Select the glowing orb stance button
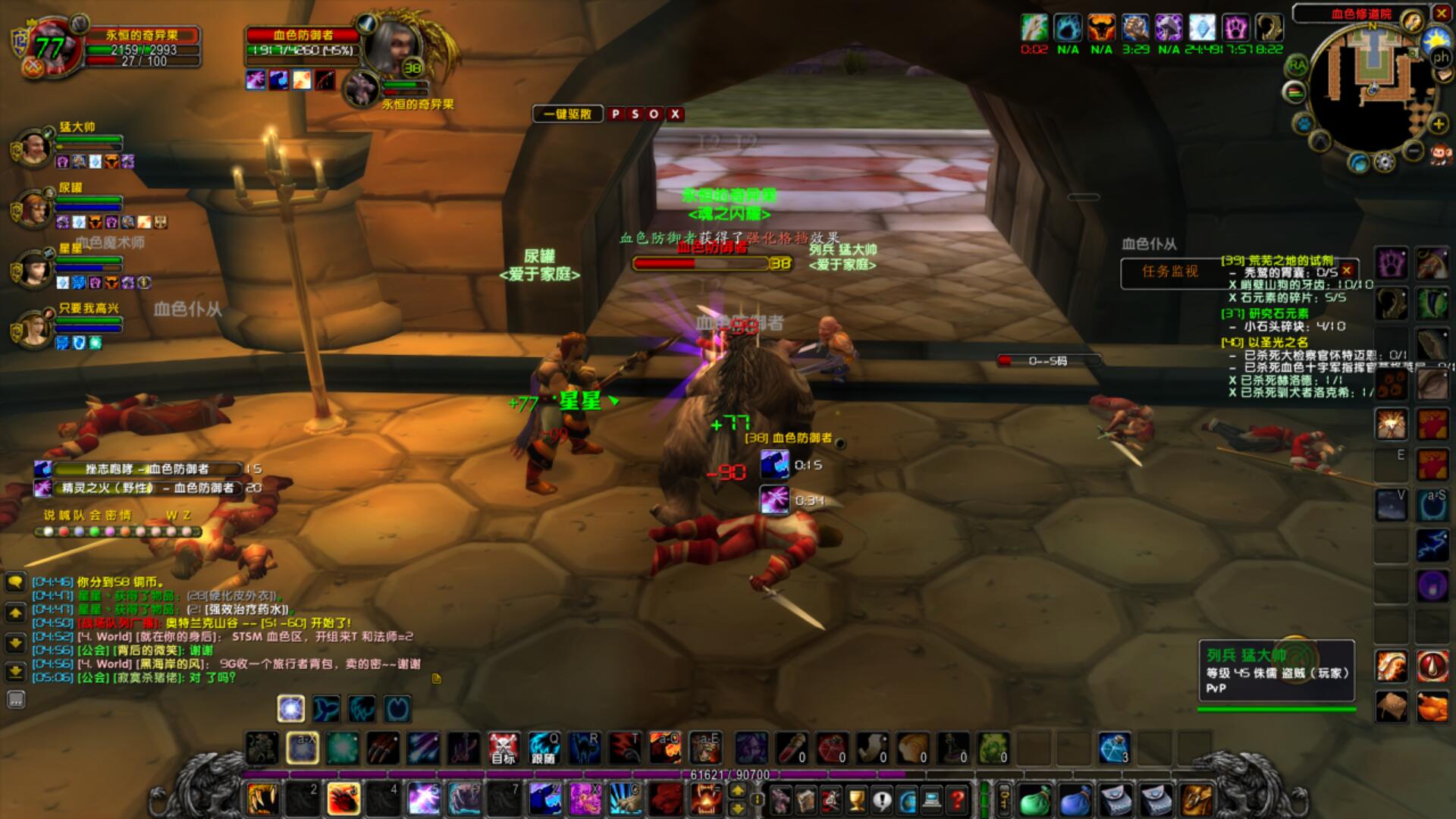1456x819 pixels. point(291,708)
